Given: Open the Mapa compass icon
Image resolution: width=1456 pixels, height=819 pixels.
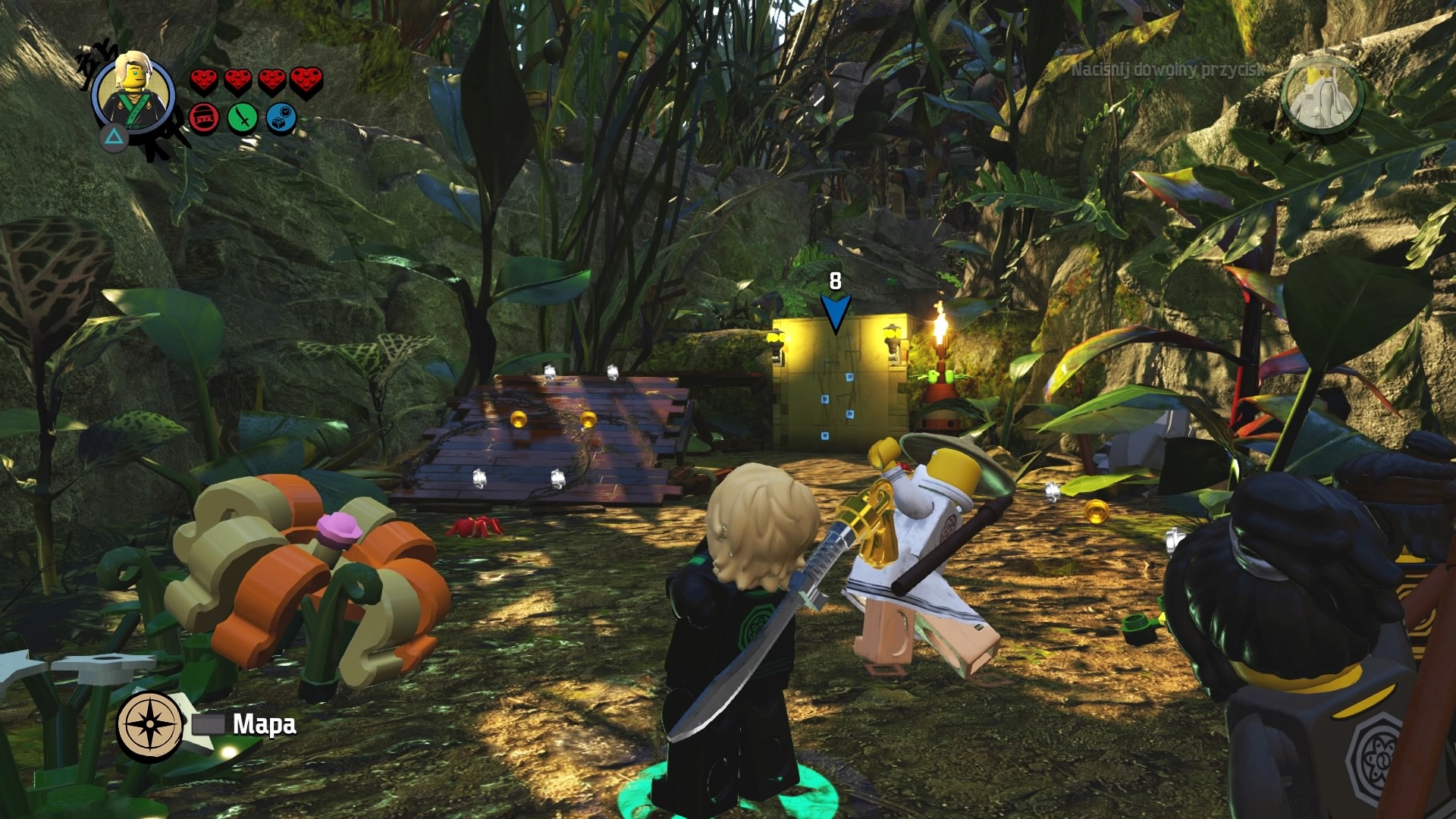Looking at the screenshot, I should 150,724.
